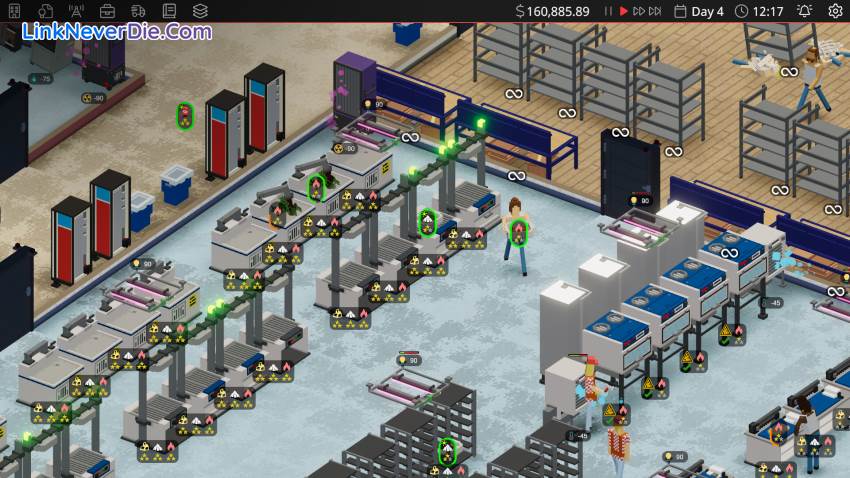
Task: Open the notifications bell
Action: pos(804,11)
